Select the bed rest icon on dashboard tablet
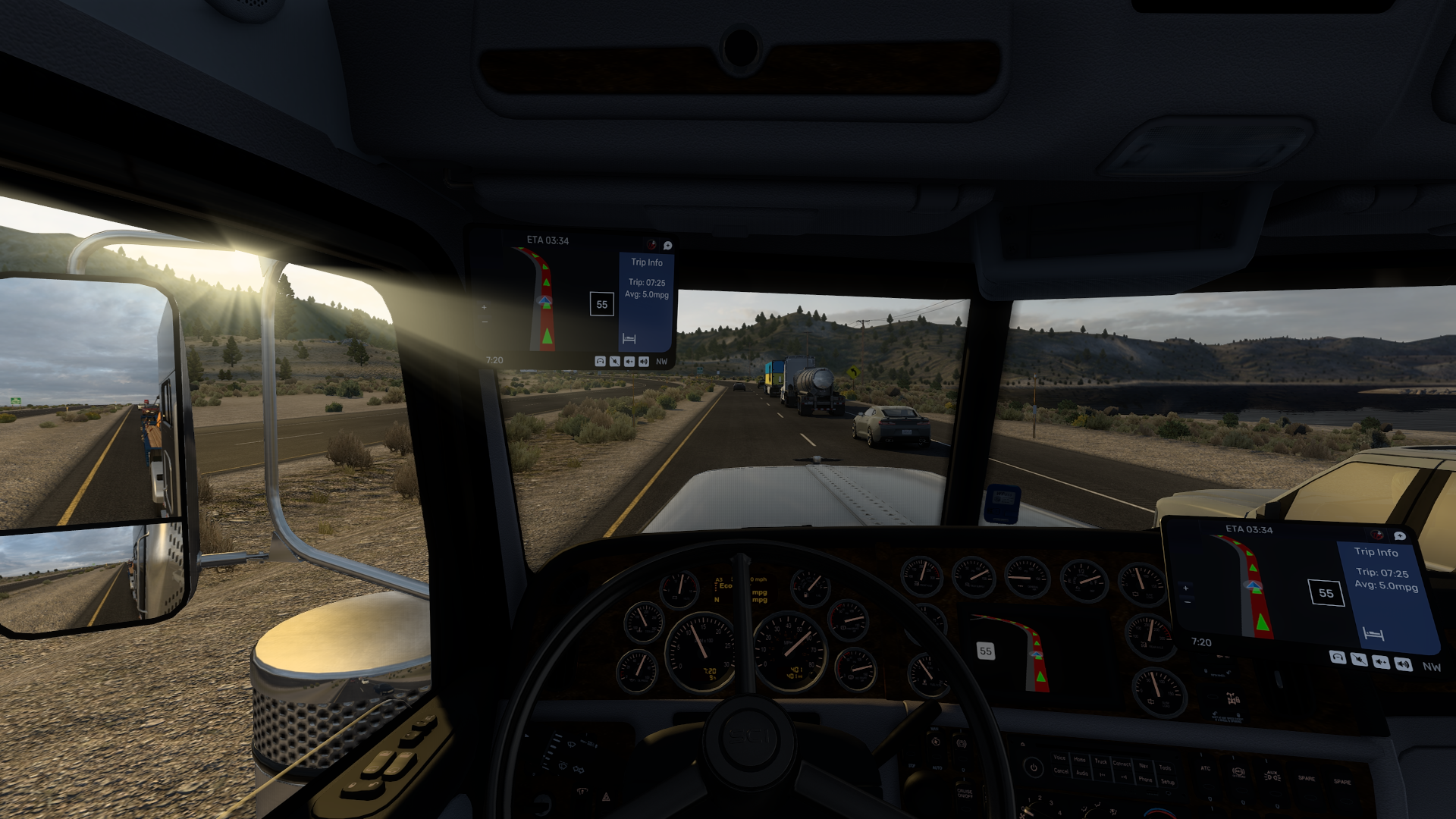This screenshot has width=1456, height=819. click(1373, 633)
